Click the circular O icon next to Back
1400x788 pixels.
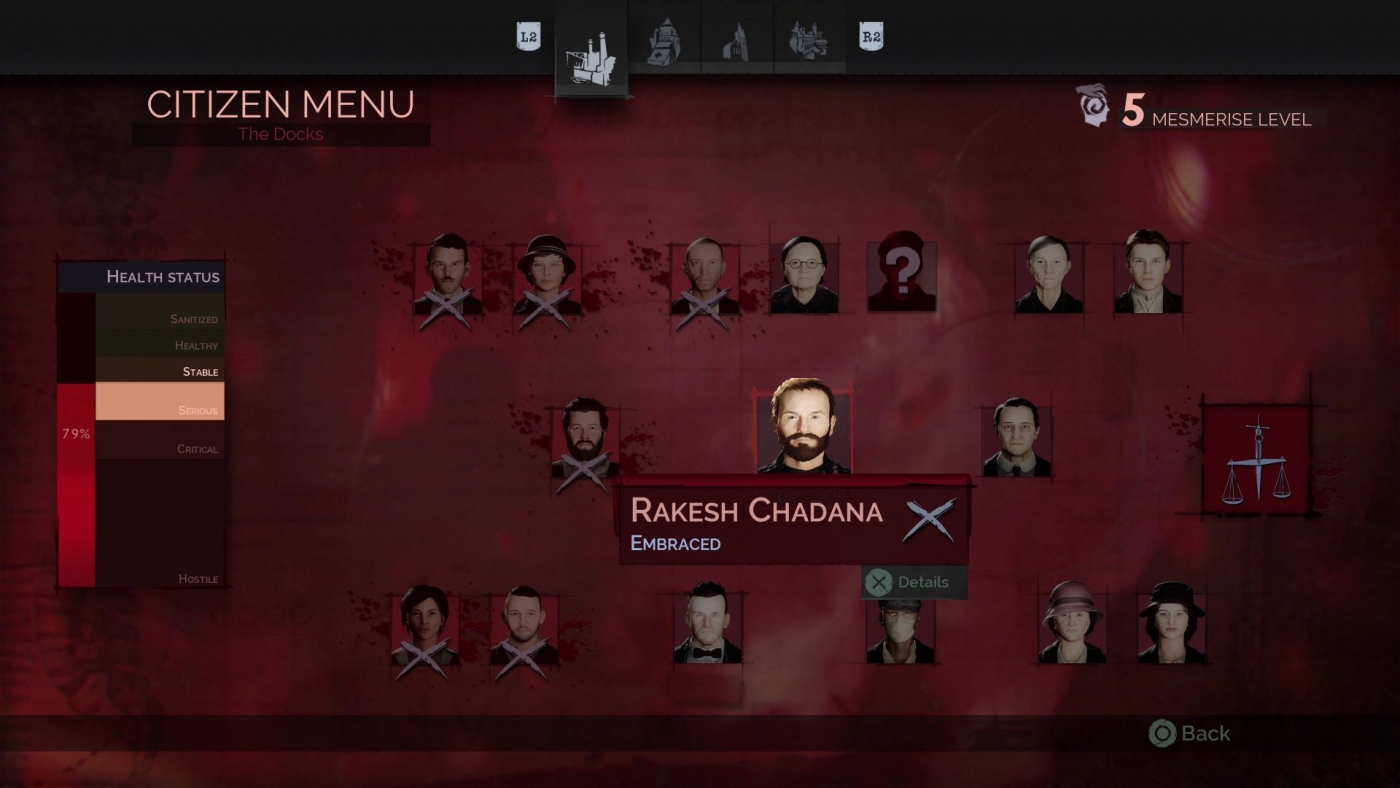1162,733
